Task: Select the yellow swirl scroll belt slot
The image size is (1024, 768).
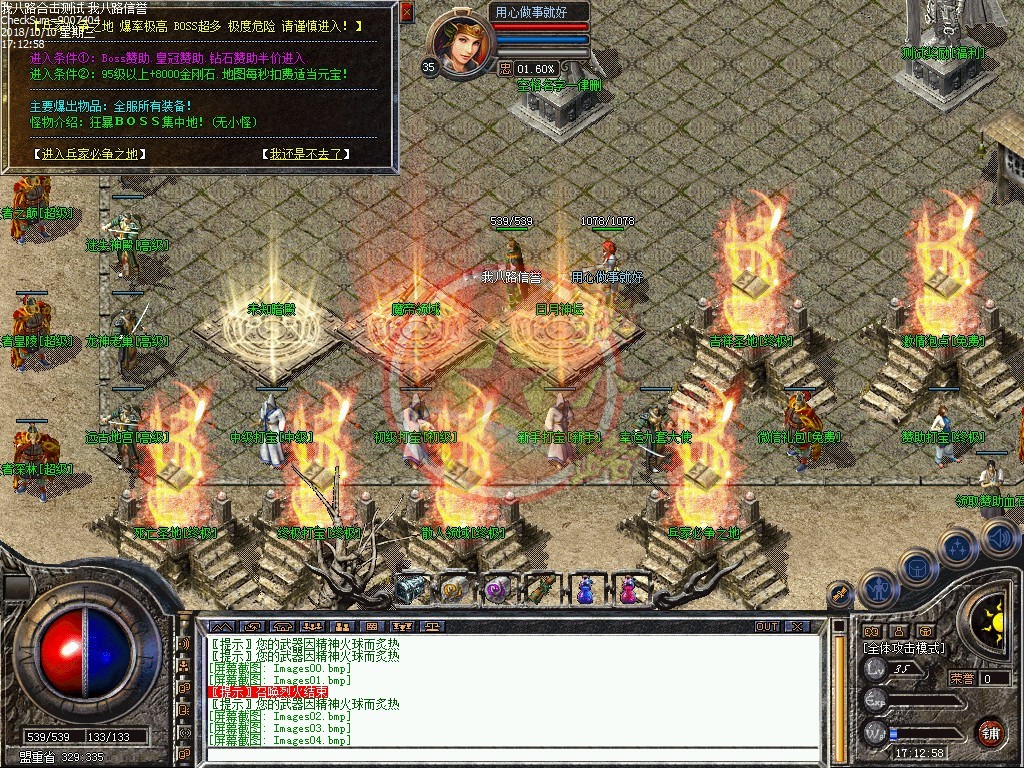Action: pos(454,589)
